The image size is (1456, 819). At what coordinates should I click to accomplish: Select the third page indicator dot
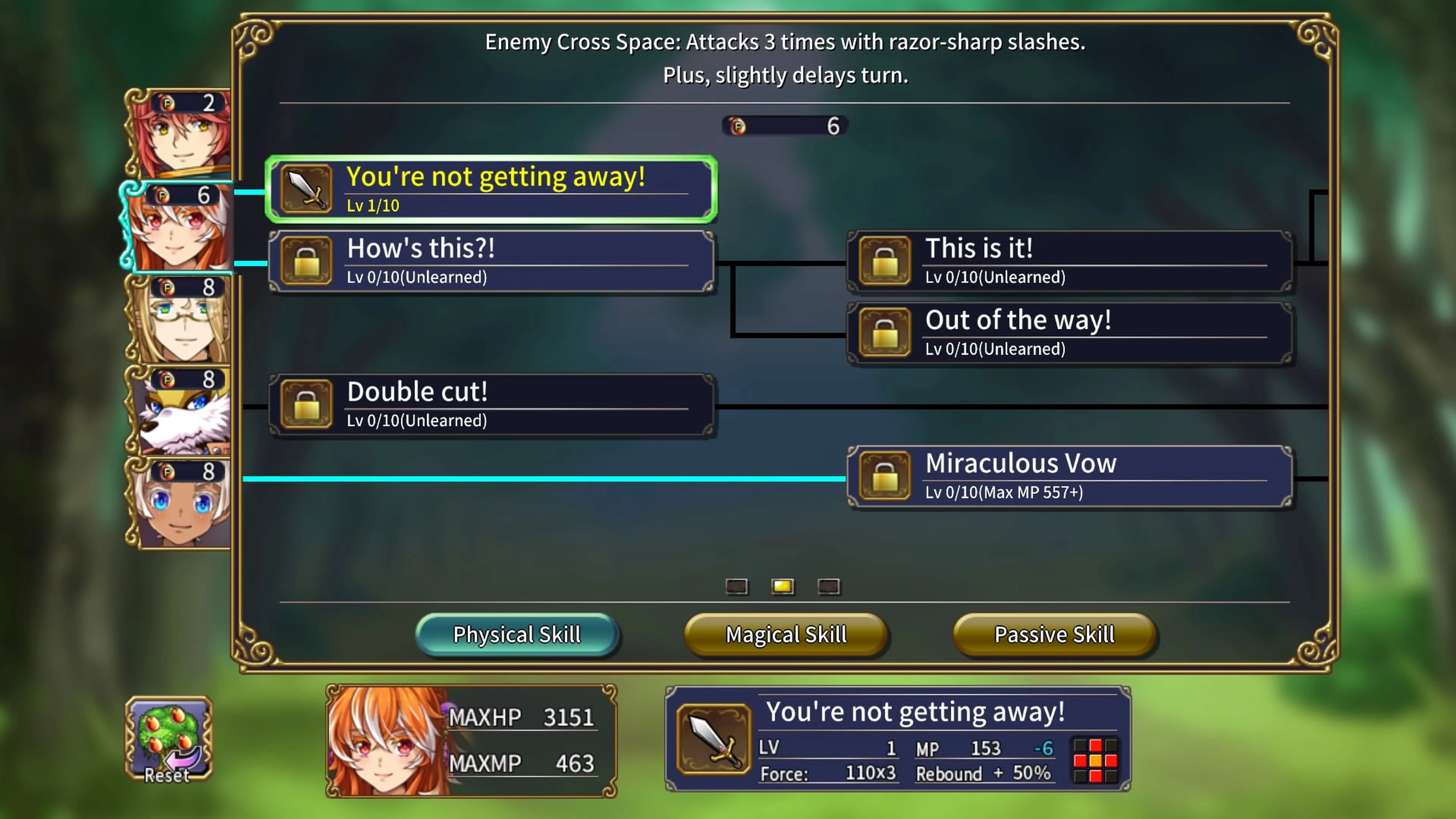click(x=828, y=587)
